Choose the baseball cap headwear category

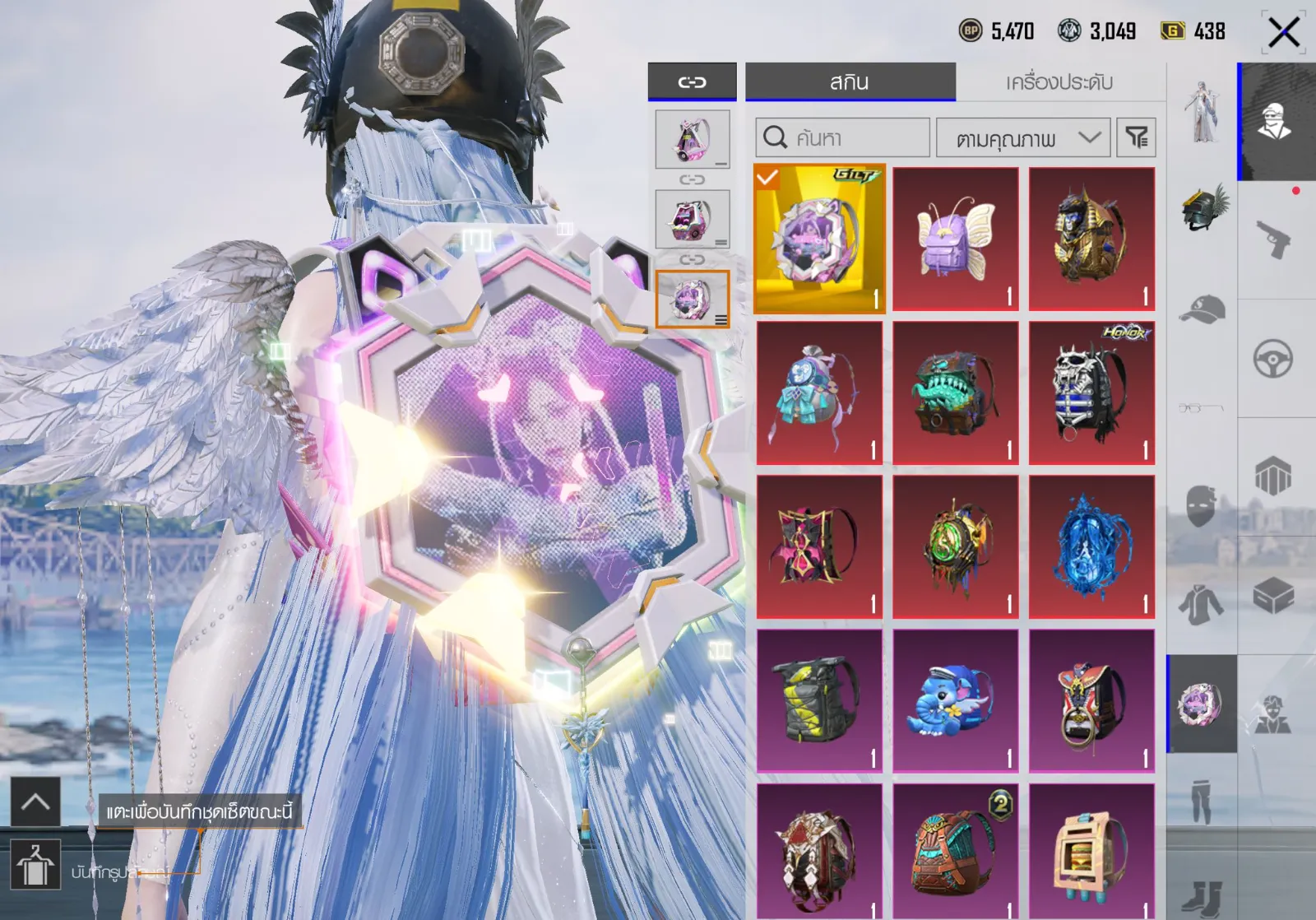point(1202,309)
